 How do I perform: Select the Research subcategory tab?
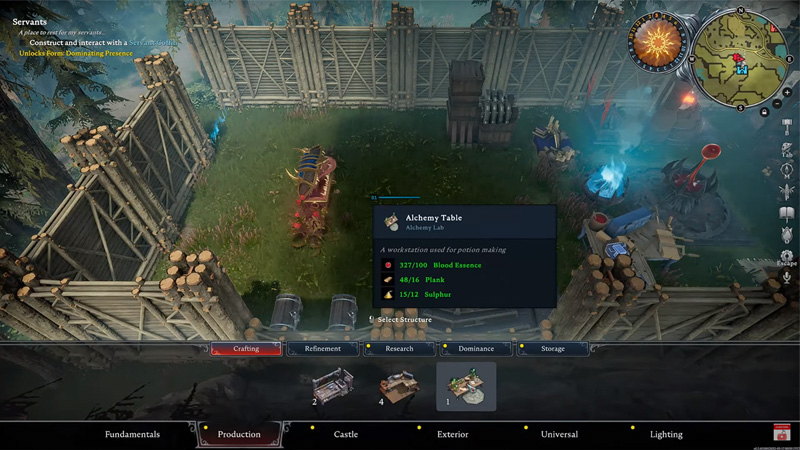399,349
